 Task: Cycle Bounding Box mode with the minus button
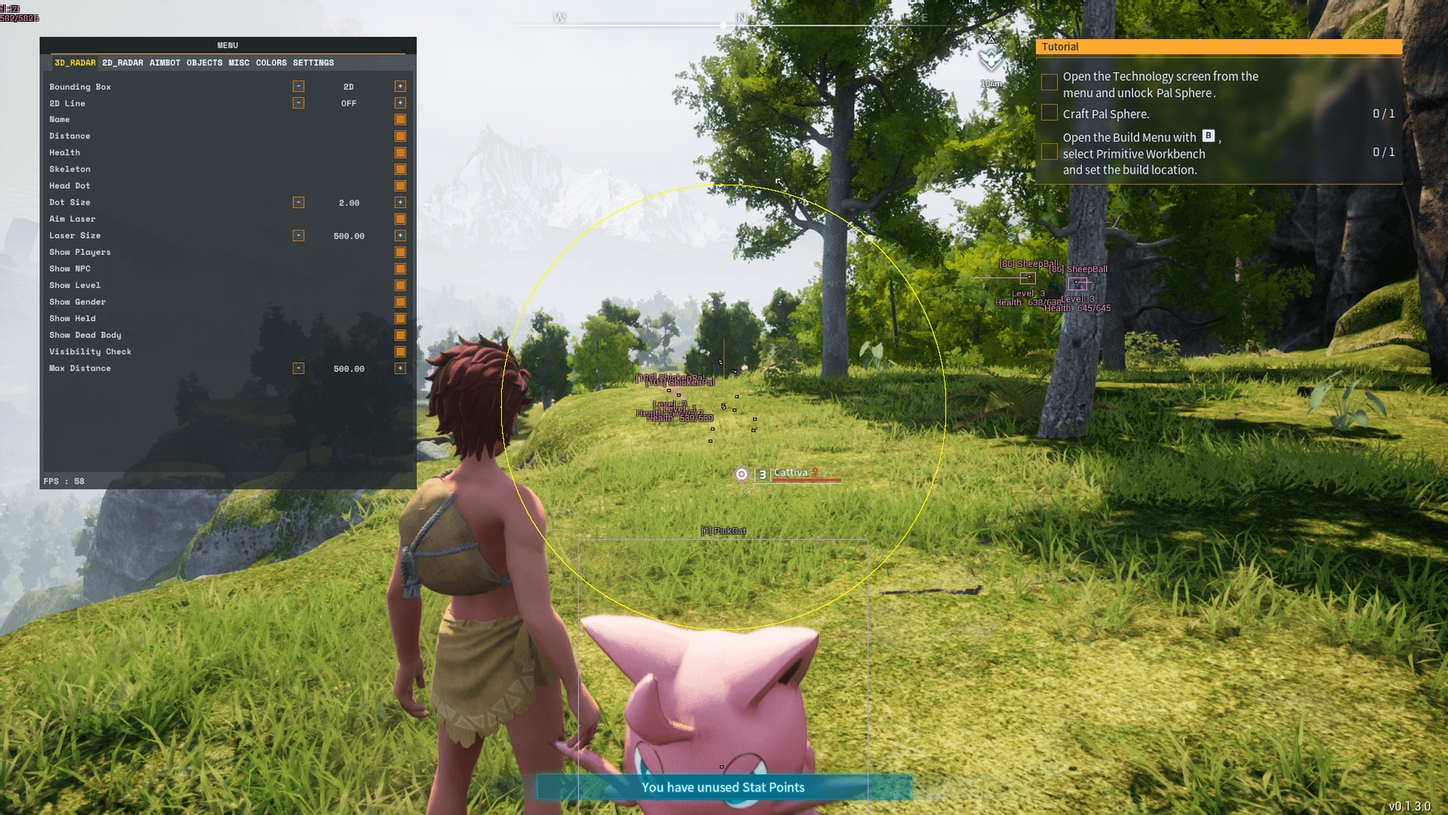[x=297, y=86]
